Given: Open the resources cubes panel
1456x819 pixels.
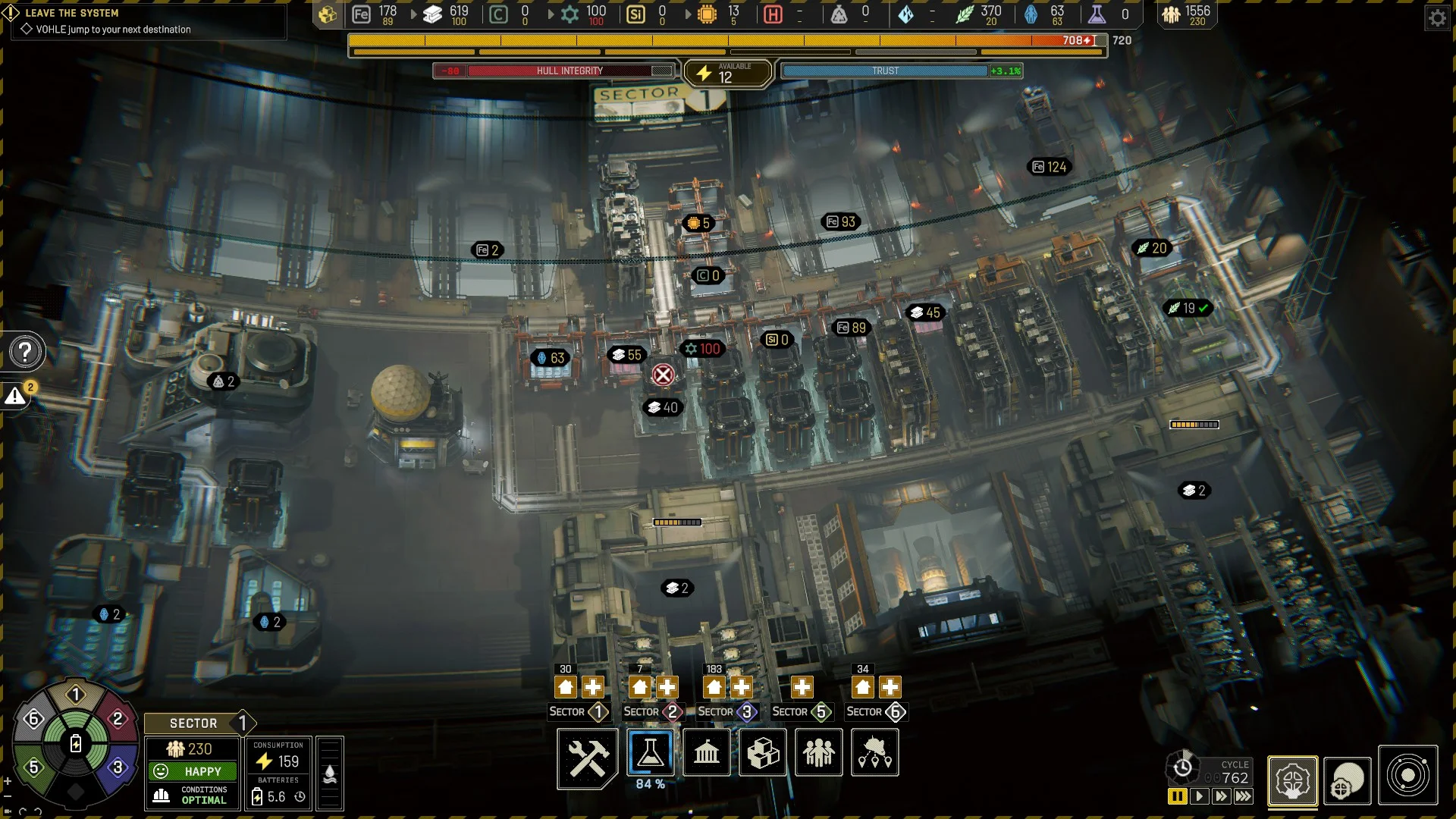Looking at the screenshot, I should tap(763, 753).
